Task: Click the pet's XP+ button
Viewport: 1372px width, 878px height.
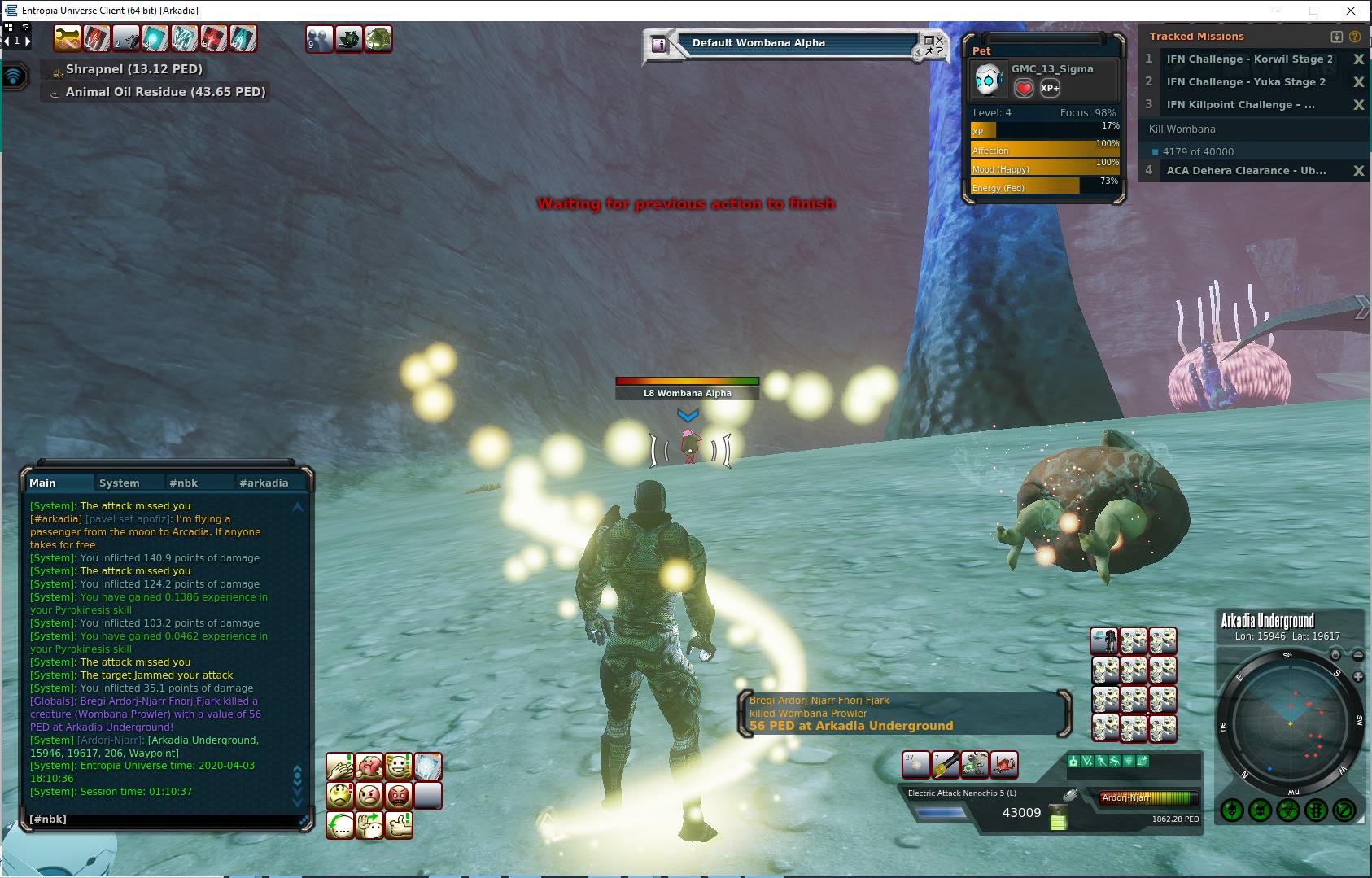Action: [x=1050, y=88]
